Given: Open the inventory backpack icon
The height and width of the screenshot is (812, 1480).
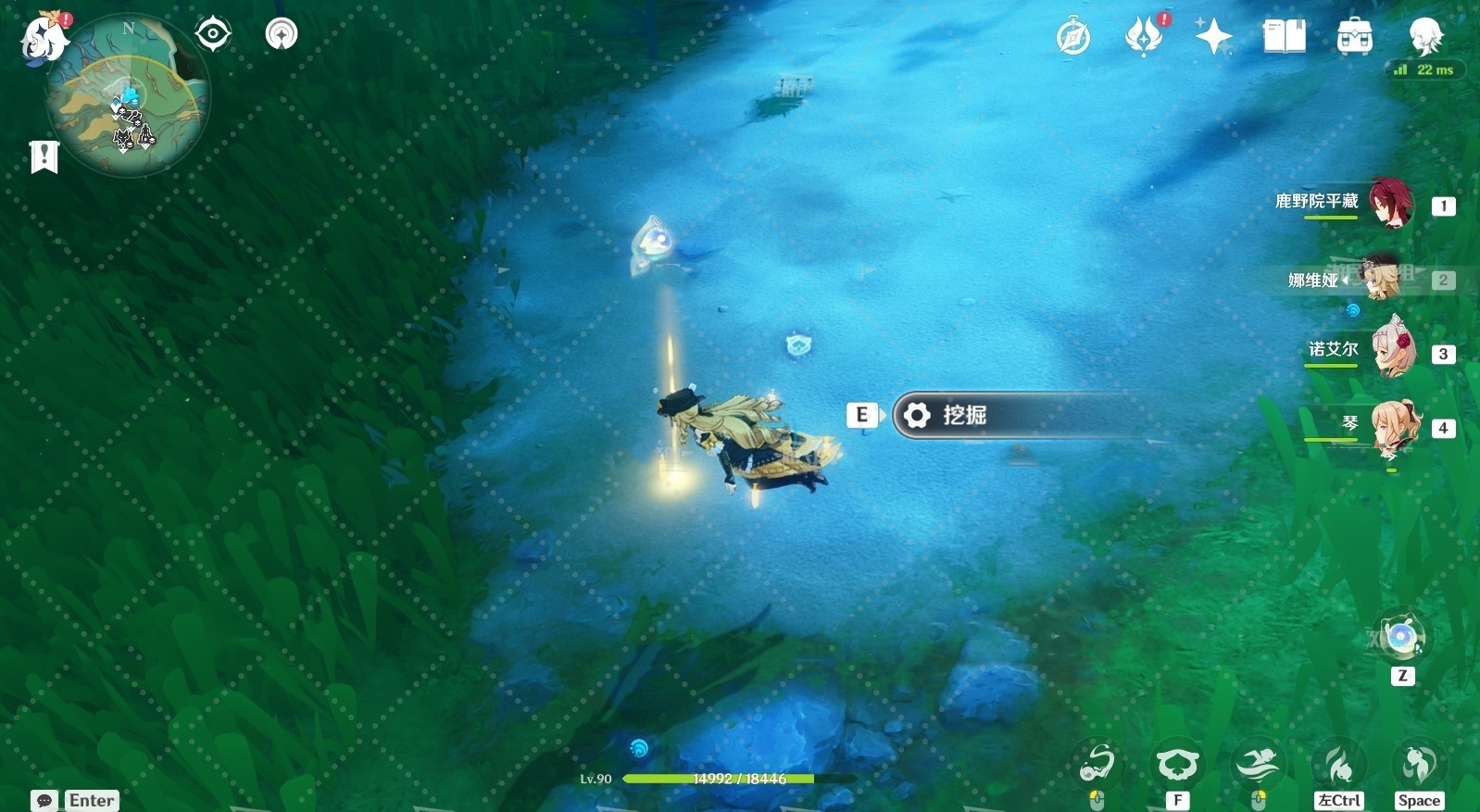Looking at the screenshot, I should pyautogui.click(x=1354, y=37).
